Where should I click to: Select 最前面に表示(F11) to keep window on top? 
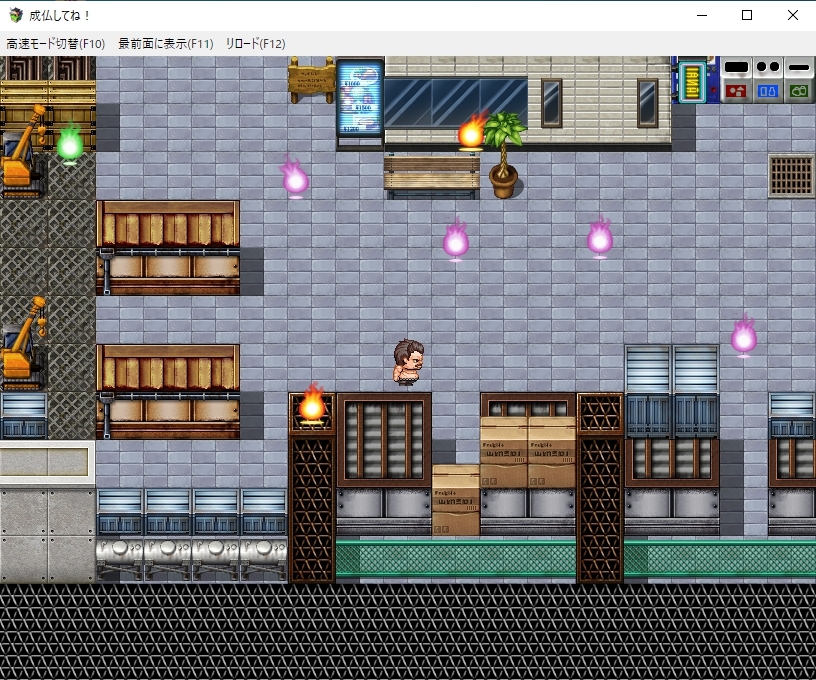click(x=166, y=44)
